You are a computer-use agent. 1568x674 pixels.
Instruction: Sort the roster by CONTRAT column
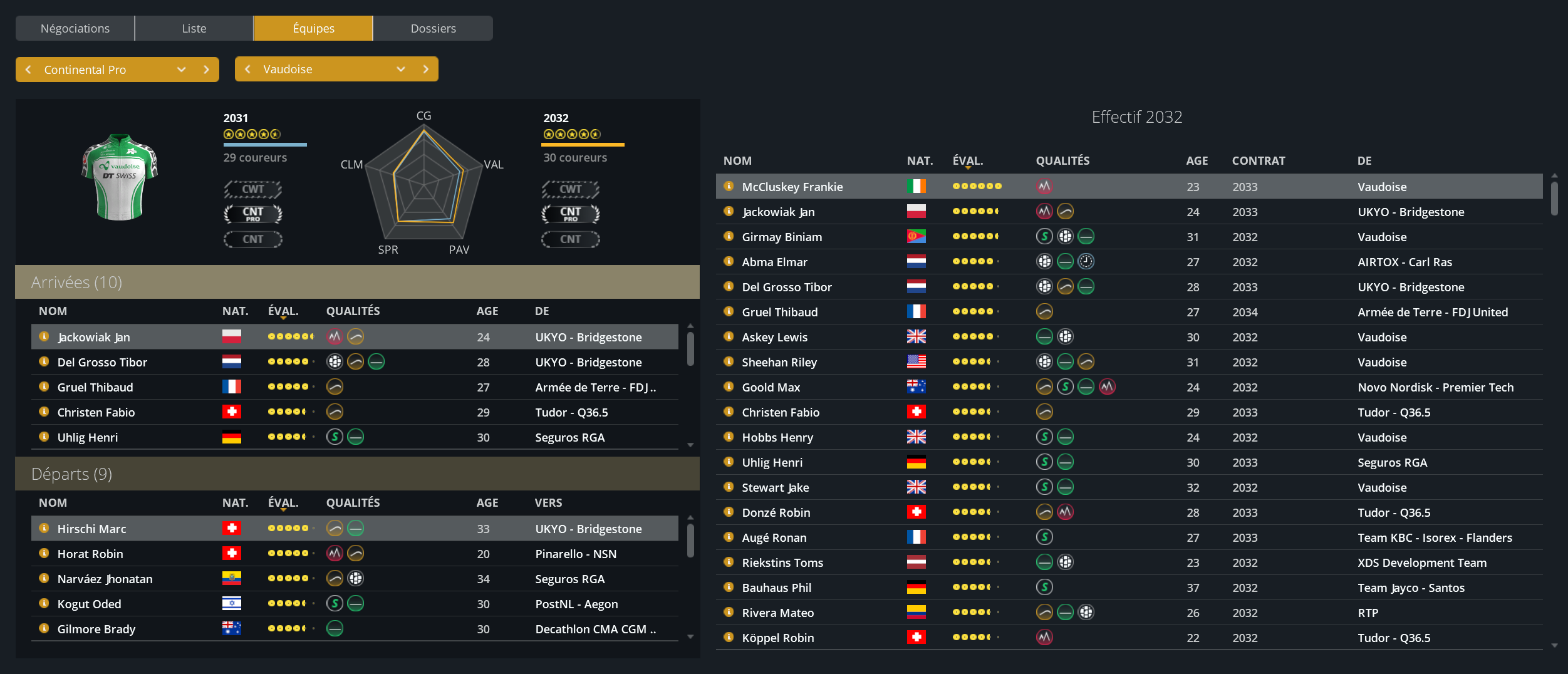[1258, 160]
